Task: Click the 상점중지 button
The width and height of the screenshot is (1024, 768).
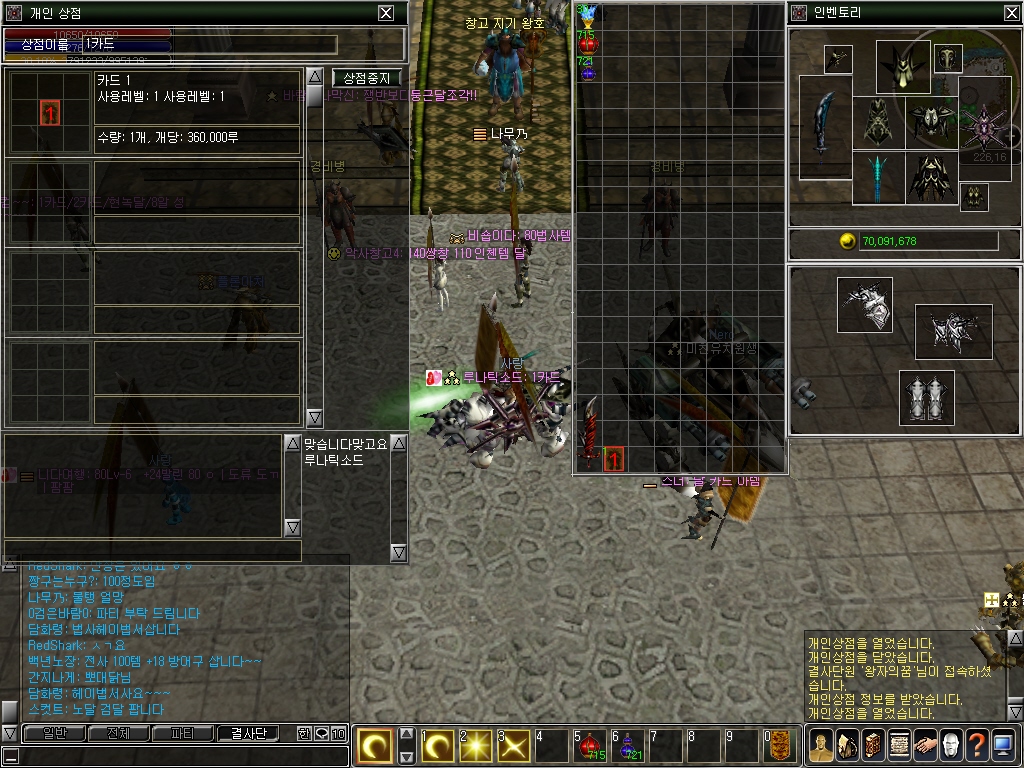Action: [x=367, y=78]
